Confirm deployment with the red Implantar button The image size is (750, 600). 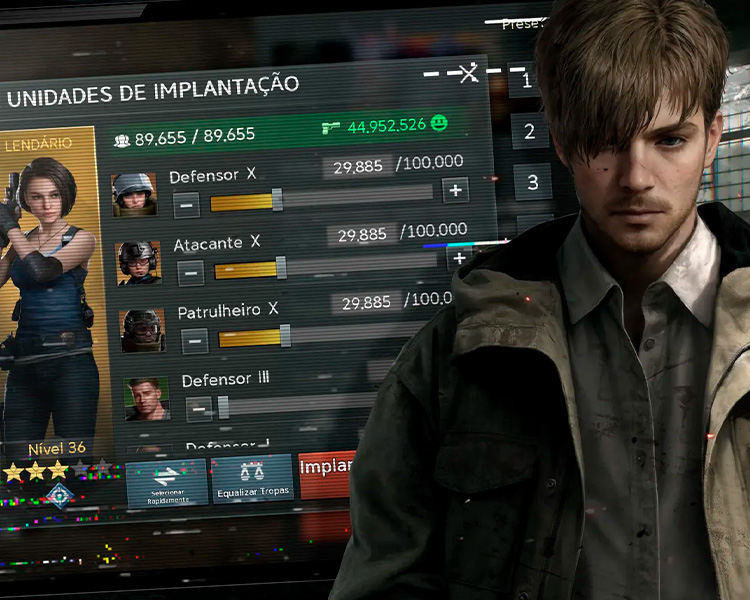coord(328,473)
